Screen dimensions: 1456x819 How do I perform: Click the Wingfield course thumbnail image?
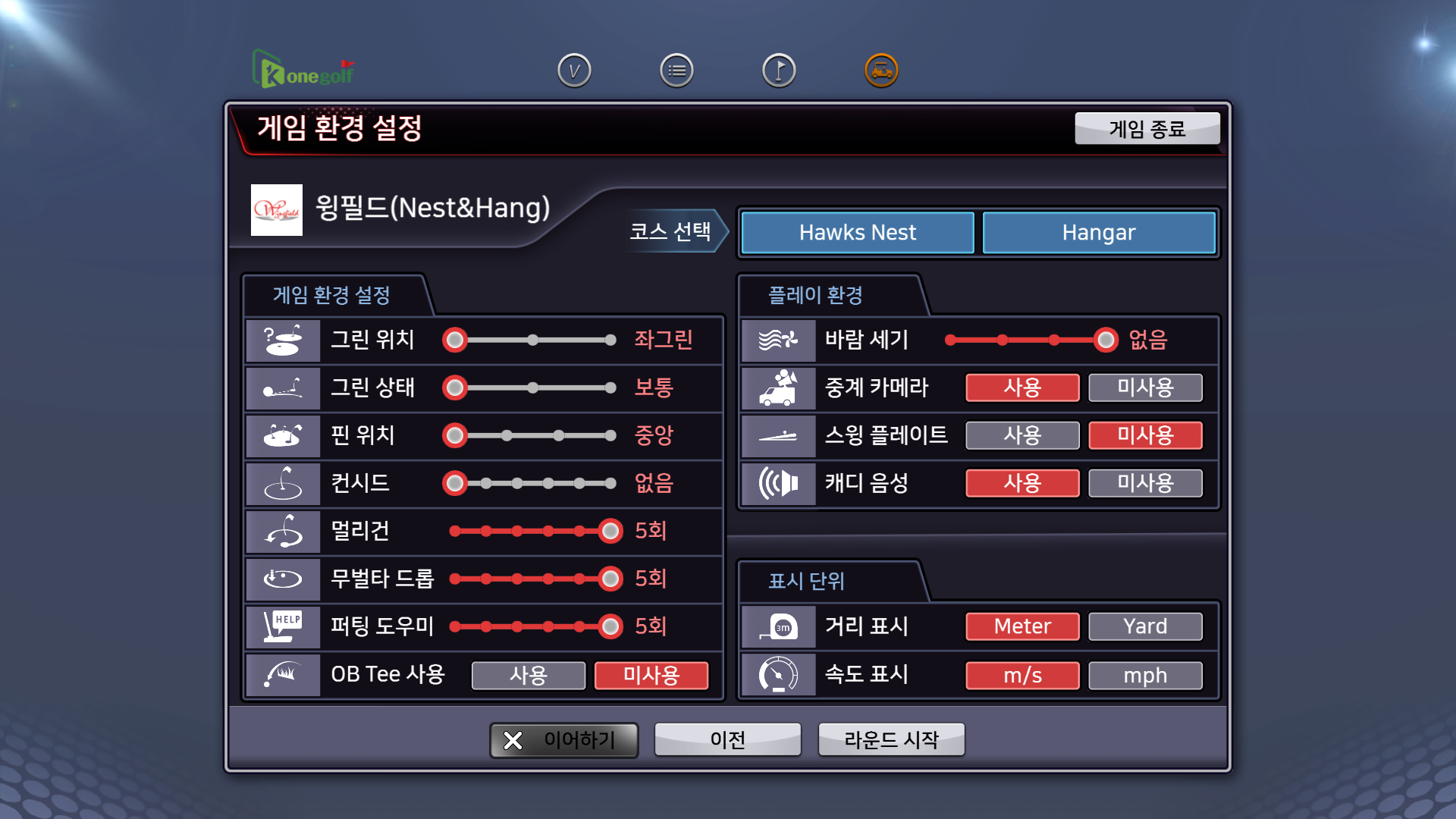(276, 212)
